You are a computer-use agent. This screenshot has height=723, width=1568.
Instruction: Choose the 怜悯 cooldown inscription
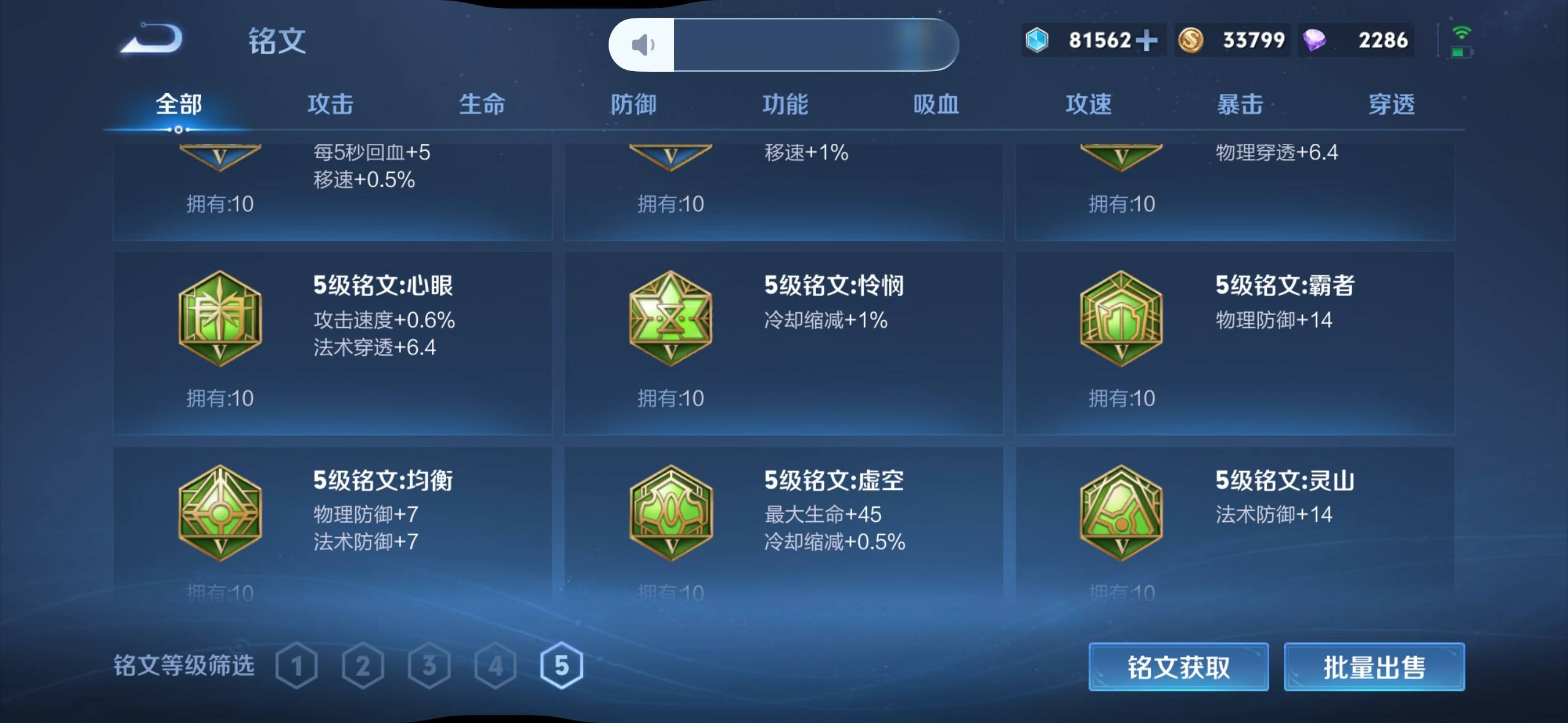click(783, 342)
